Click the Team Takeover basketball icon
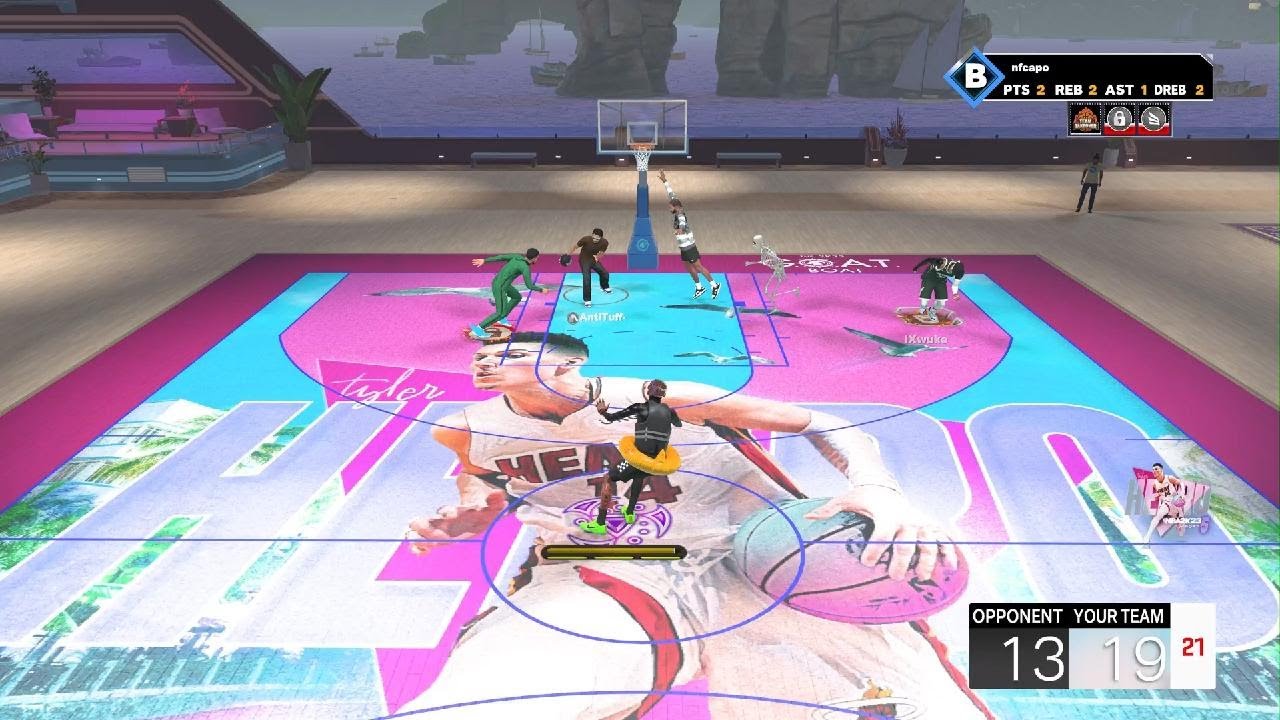Image resolution: width=1280 pixels, height=720 pixels. [x=1086, y=120]
